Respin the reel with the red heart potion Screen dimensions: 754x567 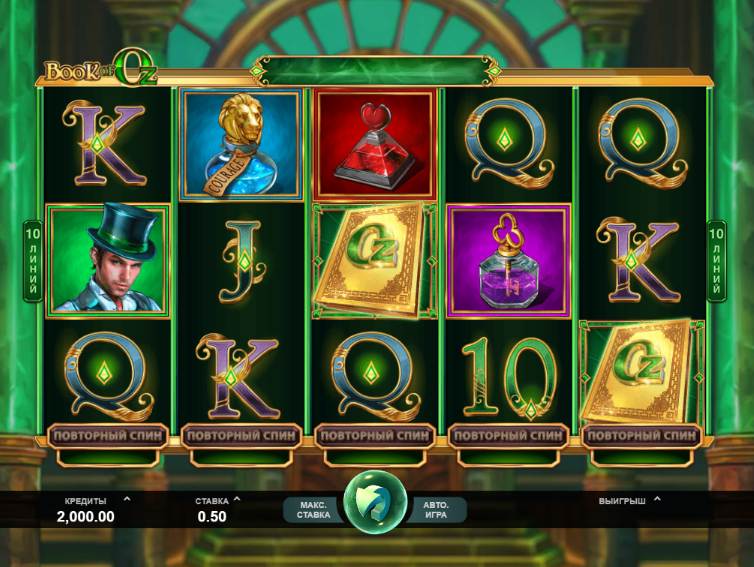374,436
